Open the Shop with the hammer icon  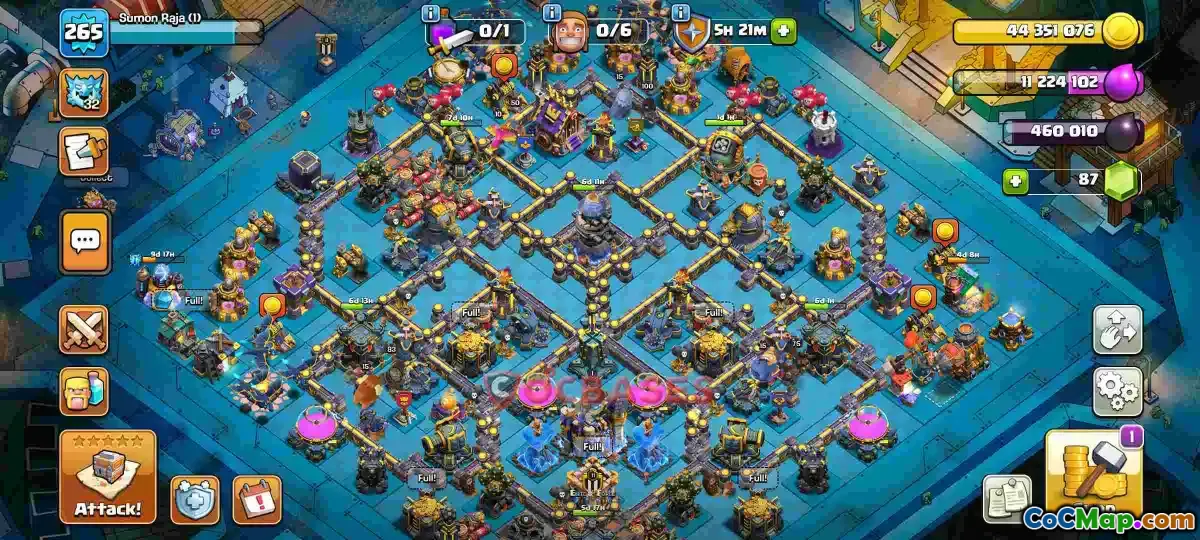tap(1093, 474)
